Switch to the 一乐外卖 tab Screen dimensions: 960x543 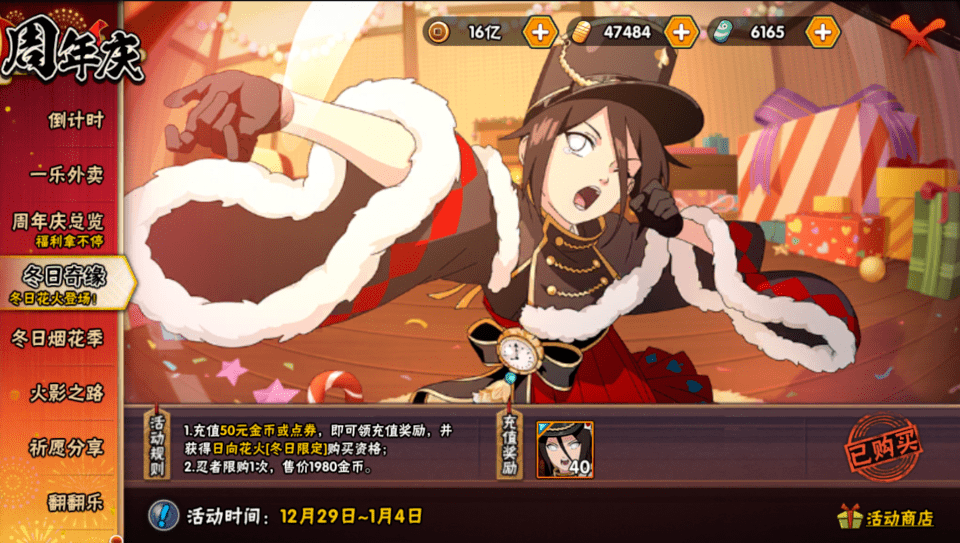pyautogui.click(x=66, y=174)
